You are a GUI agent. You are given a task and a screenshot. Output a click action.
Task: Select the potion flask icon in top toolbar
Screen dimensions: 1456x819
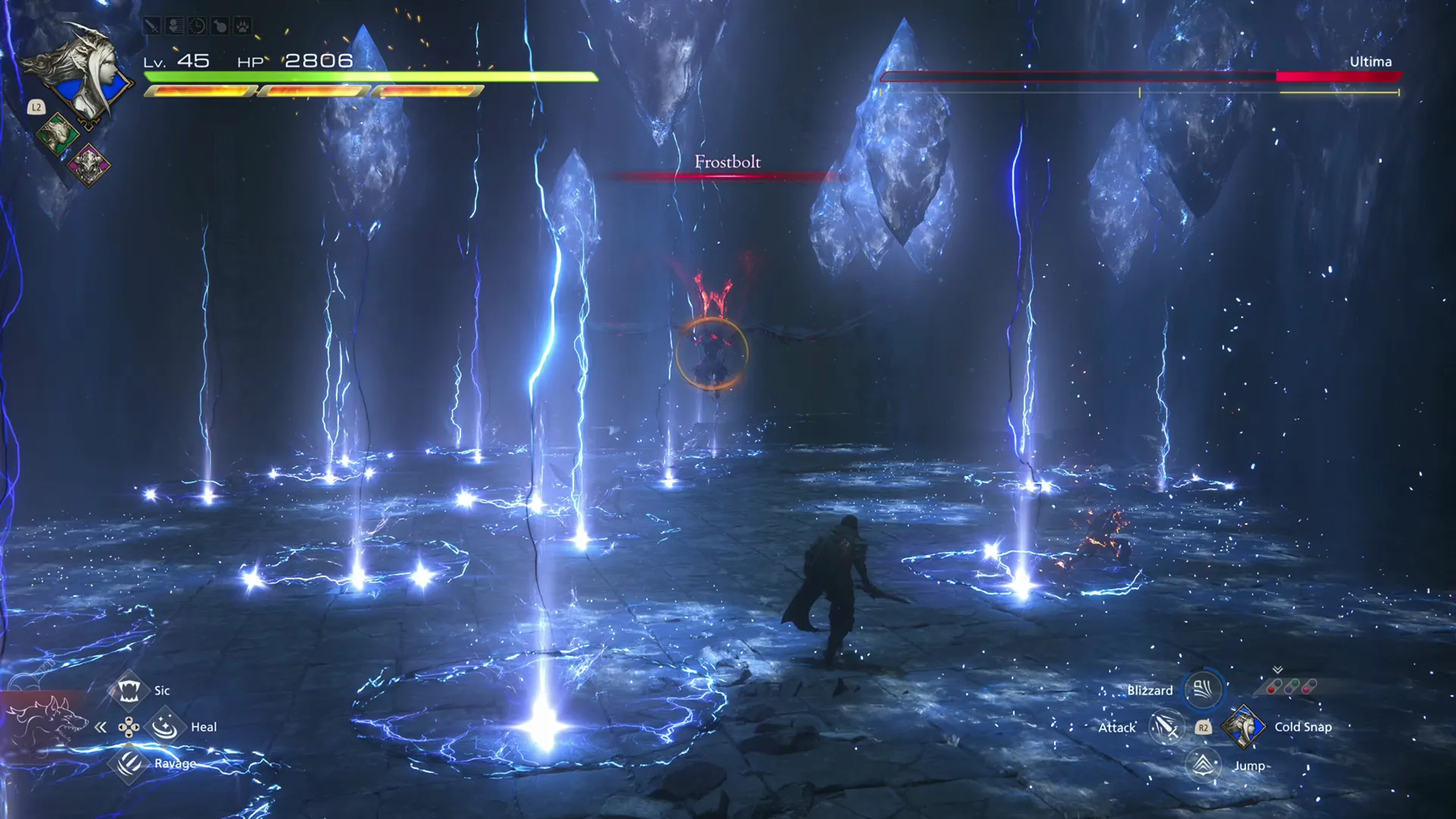tap(220, 26)
